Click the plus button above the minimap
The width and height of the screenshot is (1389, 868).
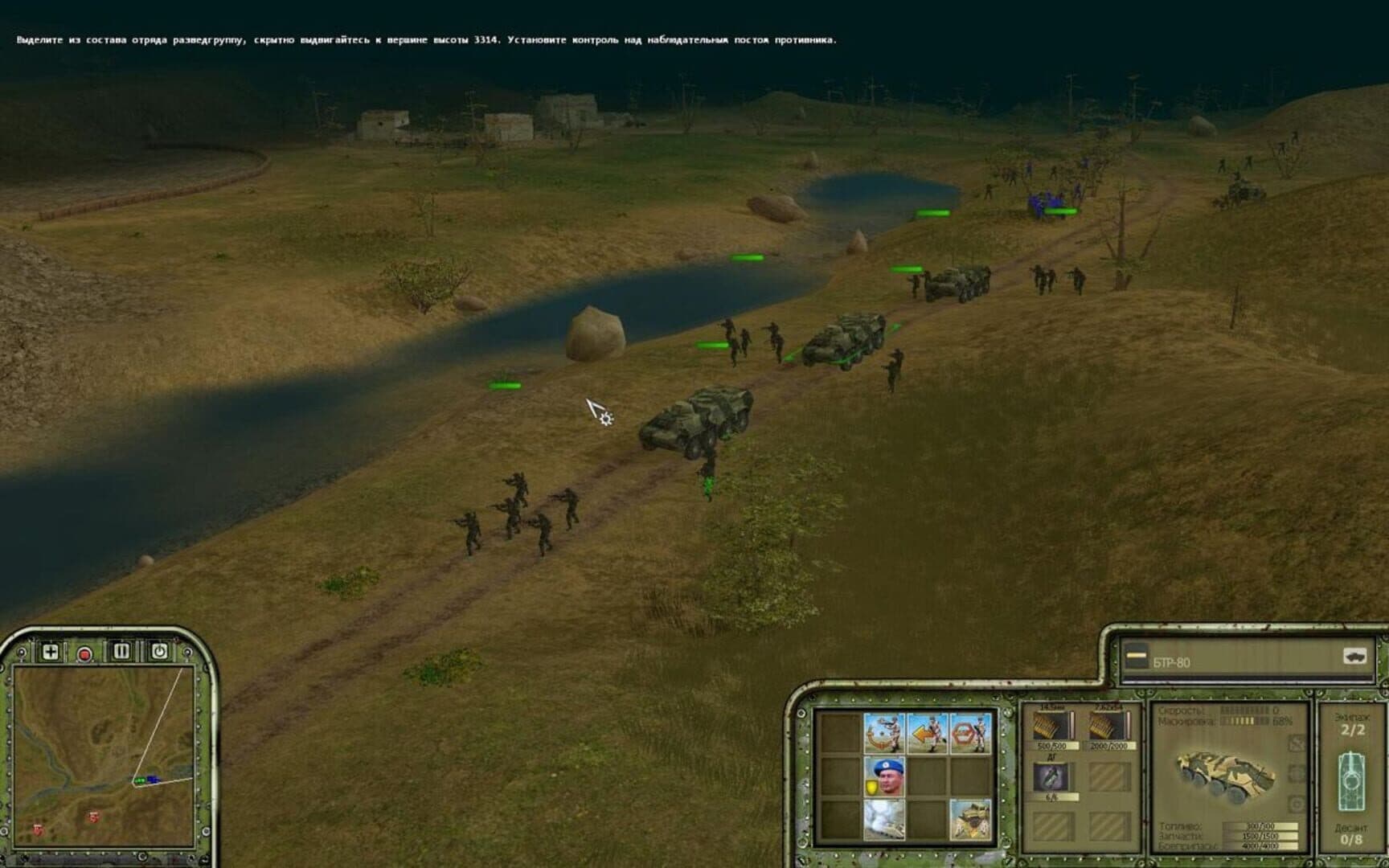(x=50, y=652)
